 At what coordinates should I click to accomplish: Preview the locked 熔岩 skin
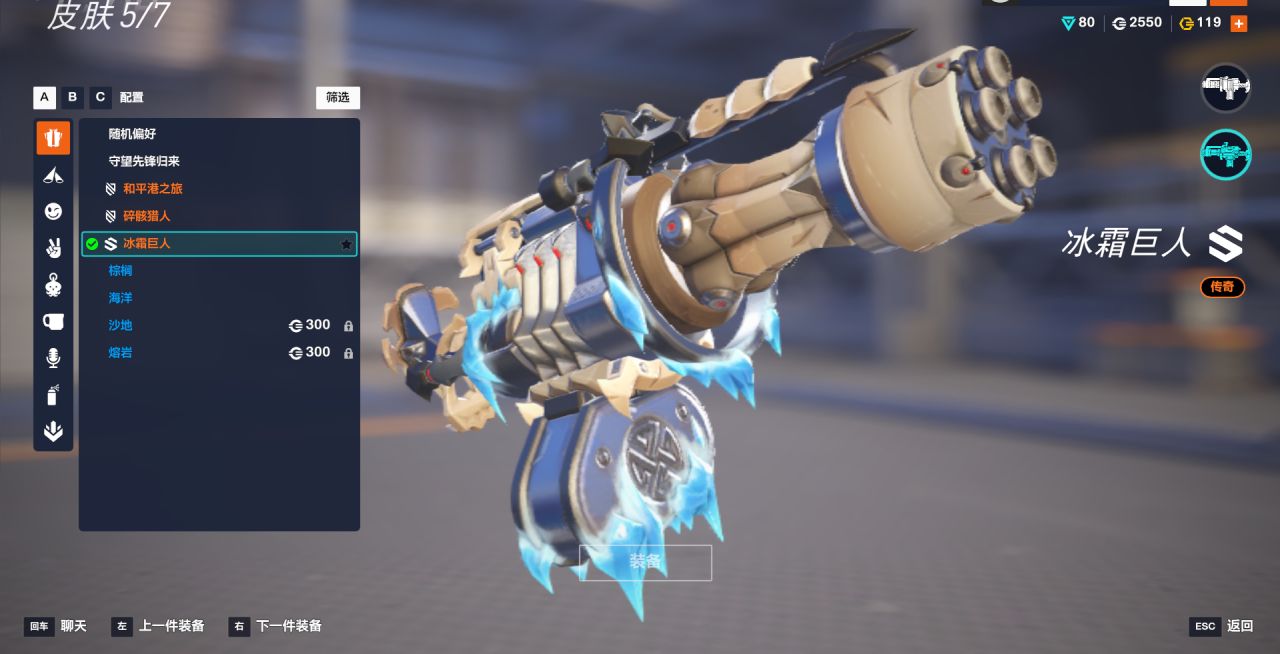click(x=120, y=352)
